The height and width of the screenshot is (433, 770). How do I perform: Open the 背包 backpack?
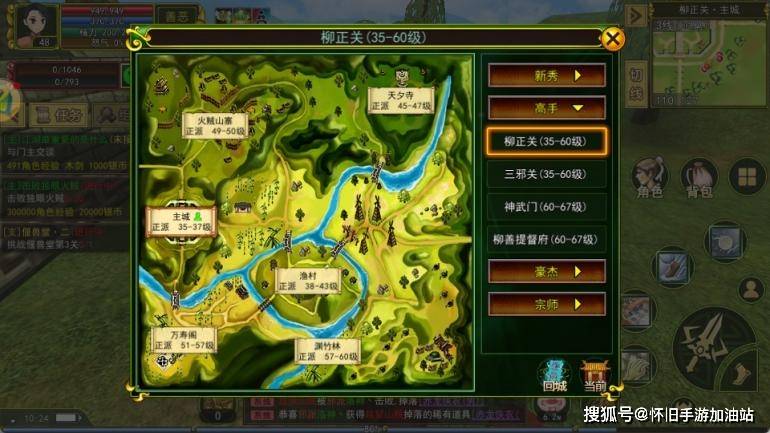pyautogui.click(x=699, y=180)
